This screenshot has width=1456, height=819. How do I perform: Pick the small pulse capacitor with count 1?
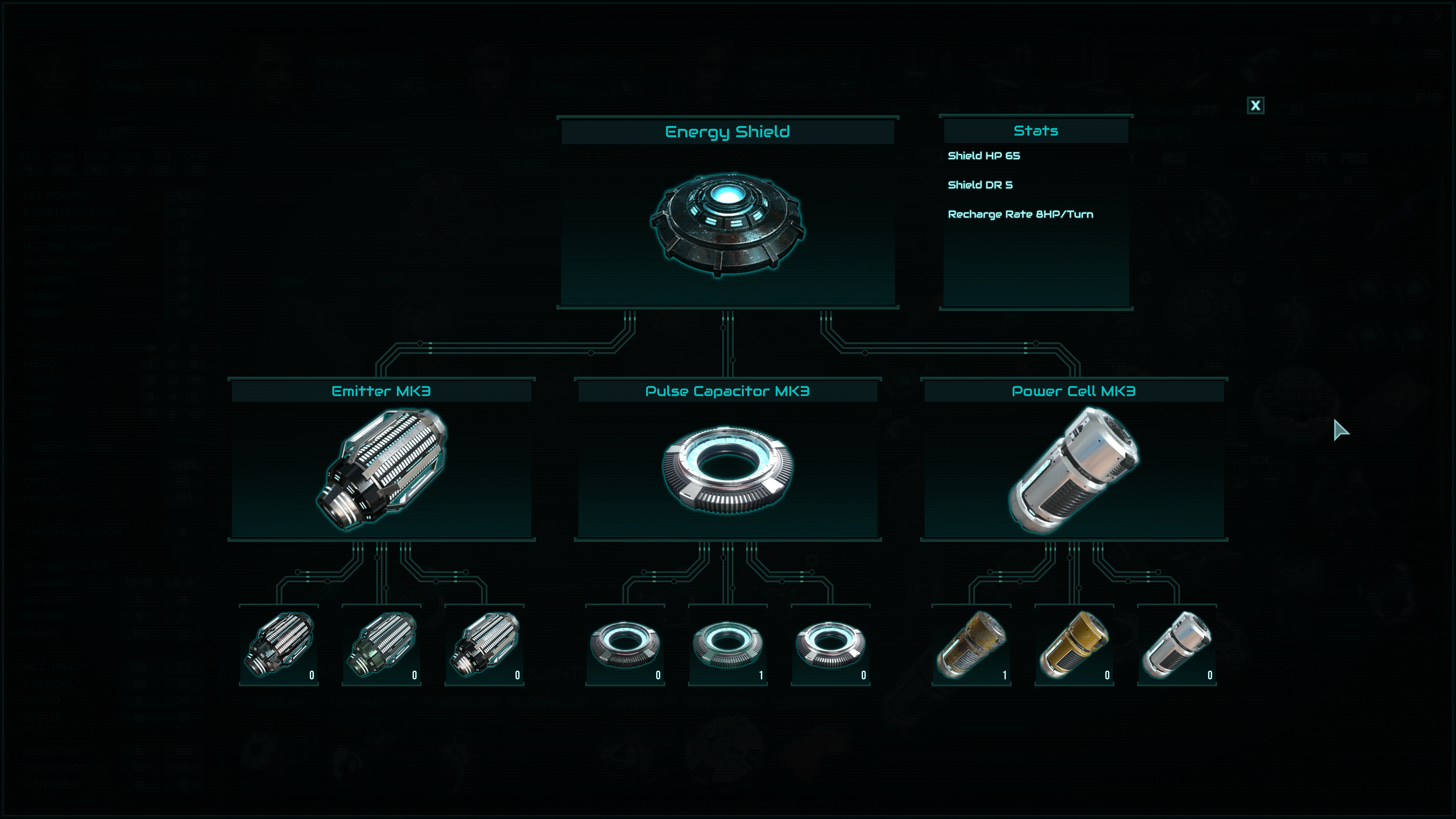727,645
